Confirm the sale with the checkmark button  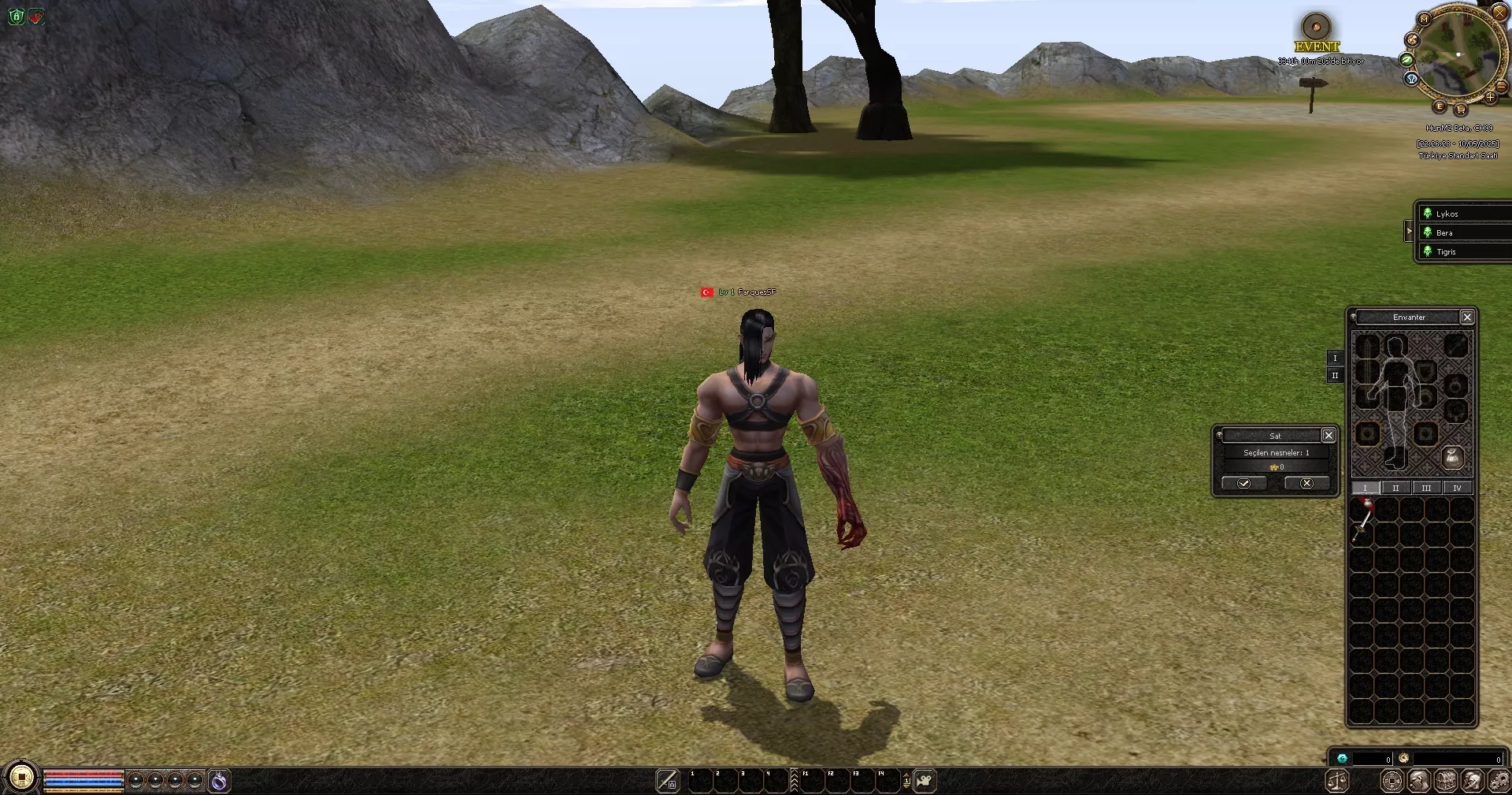(1244, 483)
